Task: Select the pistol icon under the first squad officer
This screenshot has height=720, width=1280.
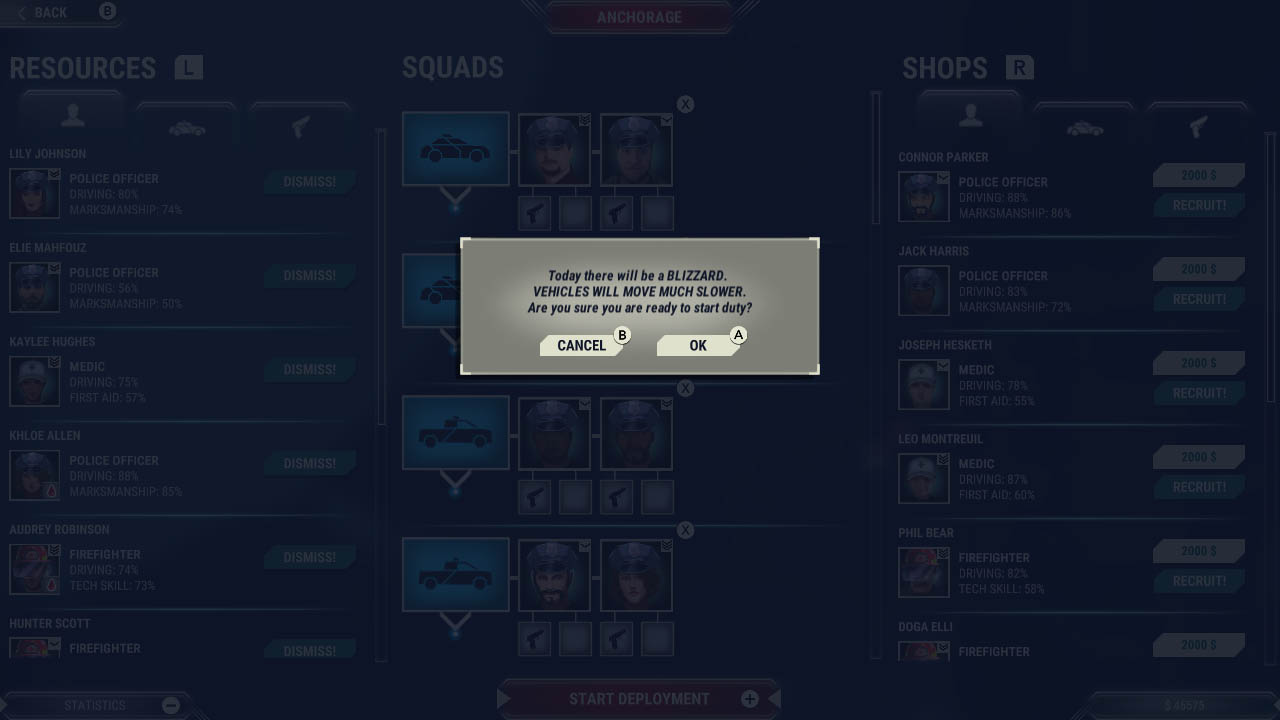Action: pyautogui.click(x=533, y=212)
